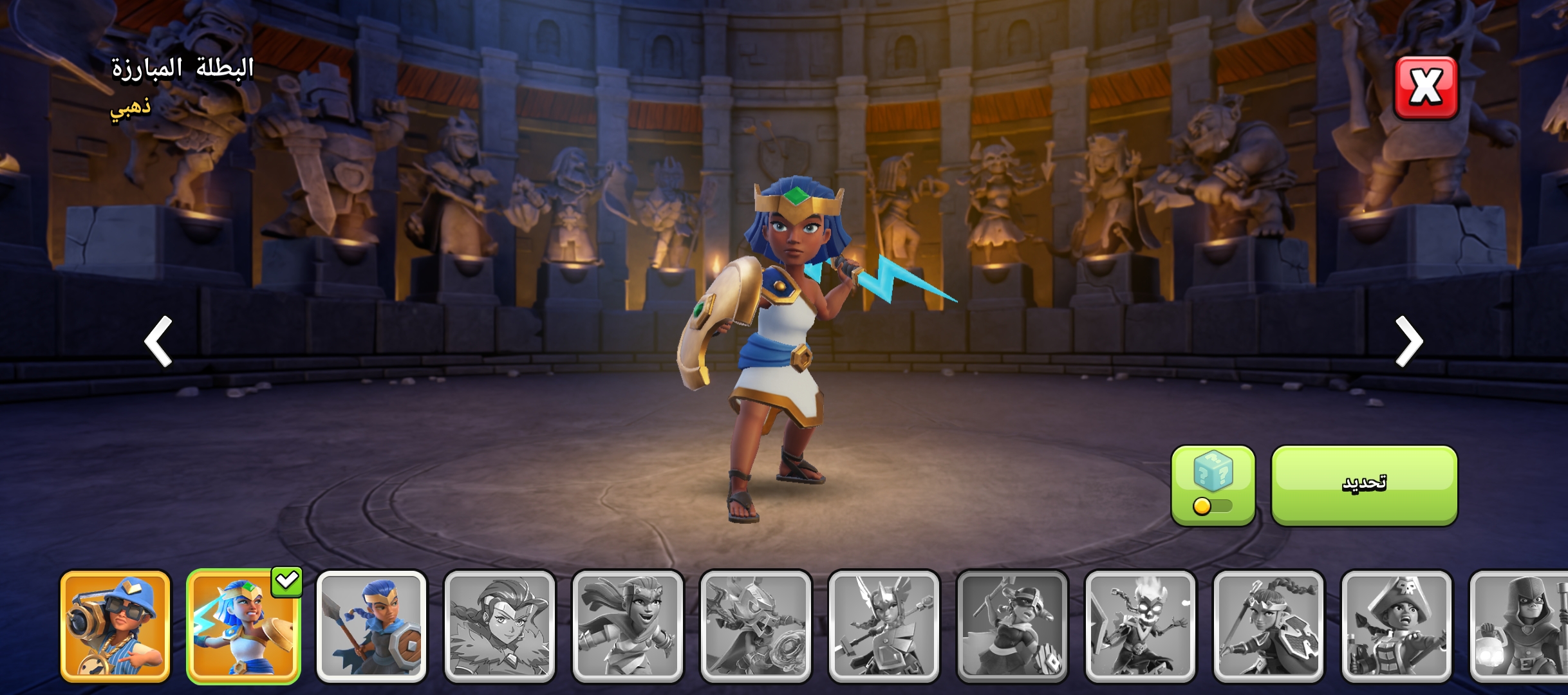The width and height of the screenshot is (1568, 695).
Task: Pick the hooded skin holding a skull lantern
Action: pos(1520,626)
